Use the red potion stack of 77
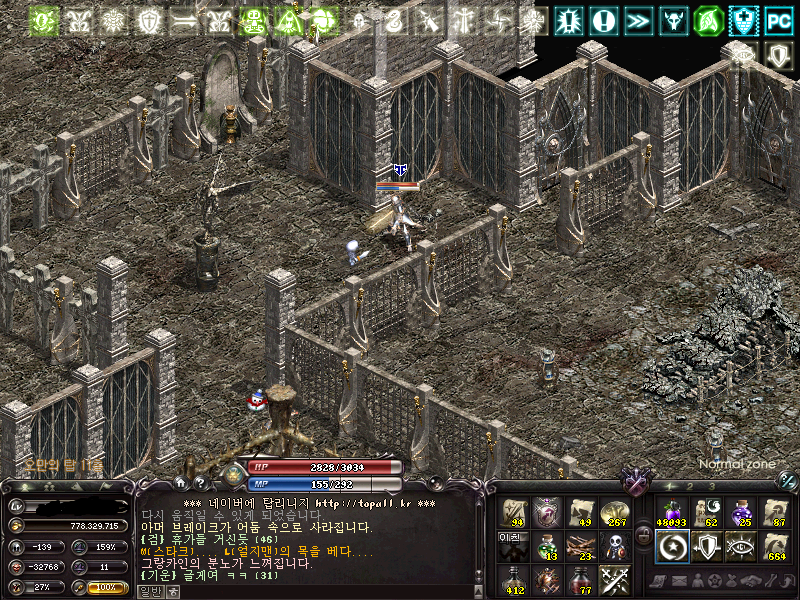The image size is (800, 600). coord(582,578)
